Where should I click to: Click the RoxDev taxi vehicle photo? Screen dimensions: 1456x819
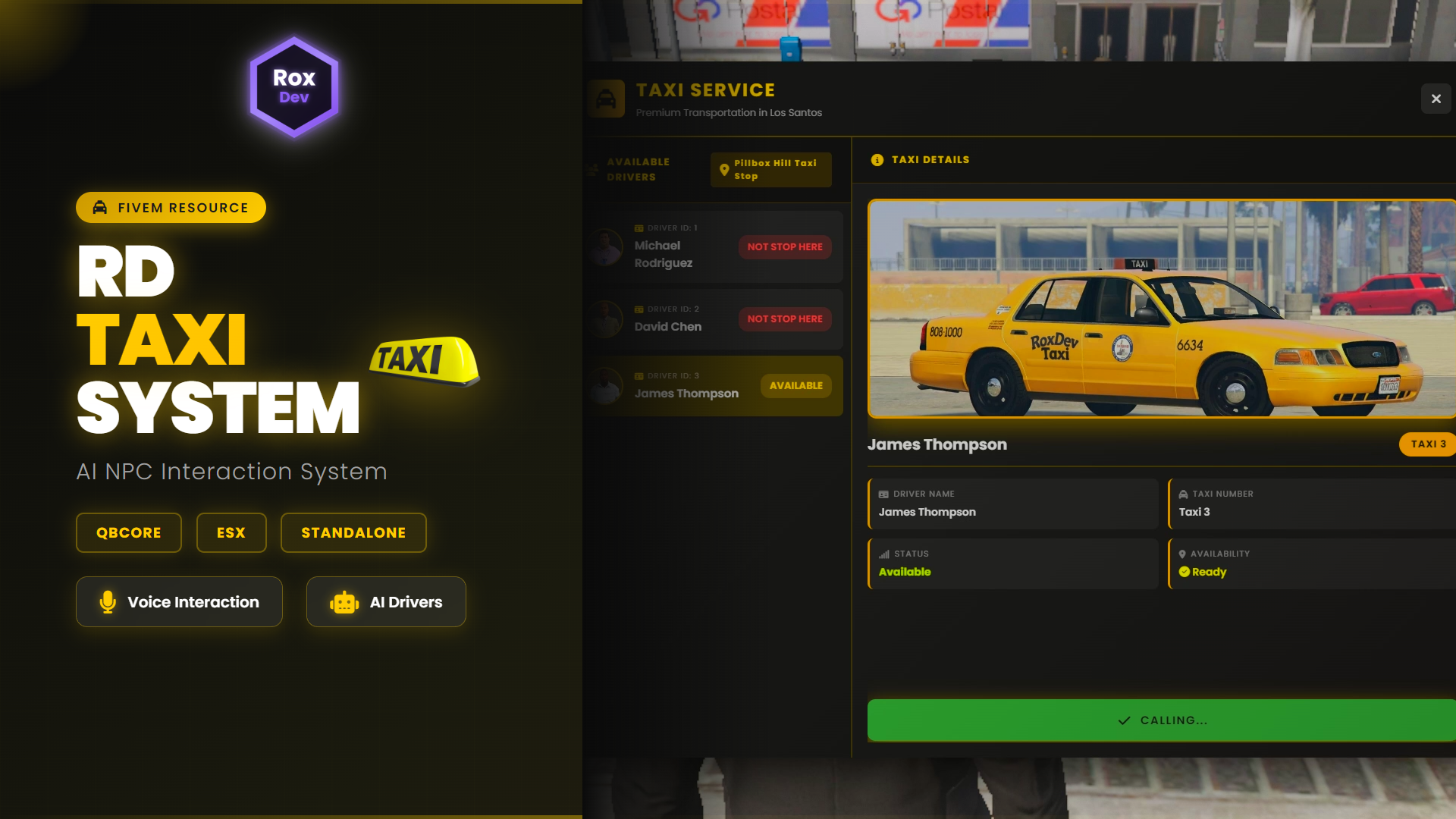(x=1162, y=309)
